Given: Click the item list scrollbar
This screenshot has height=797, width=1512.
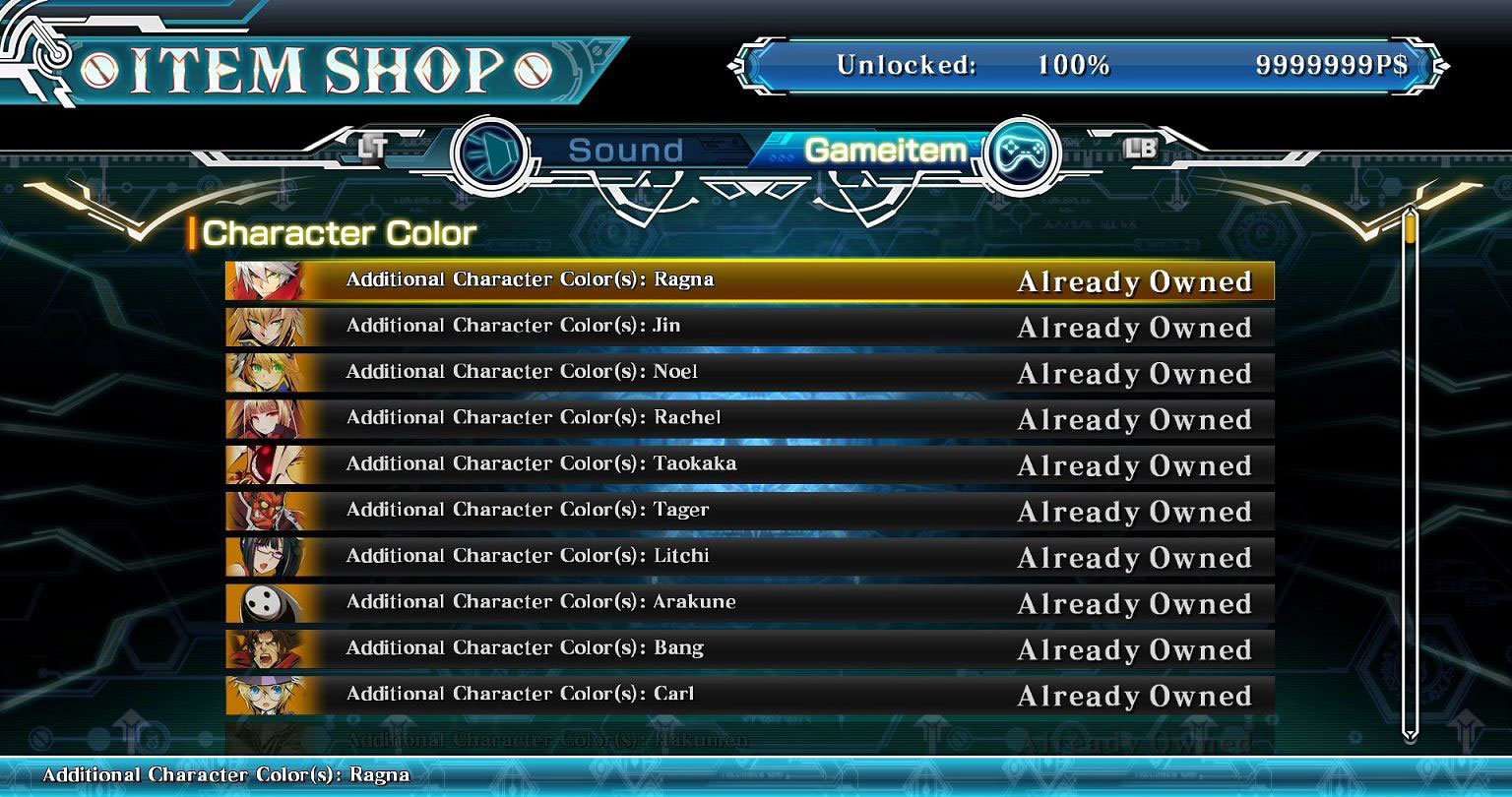Looking at the screenshot, I should click(x=1410, y=472).
